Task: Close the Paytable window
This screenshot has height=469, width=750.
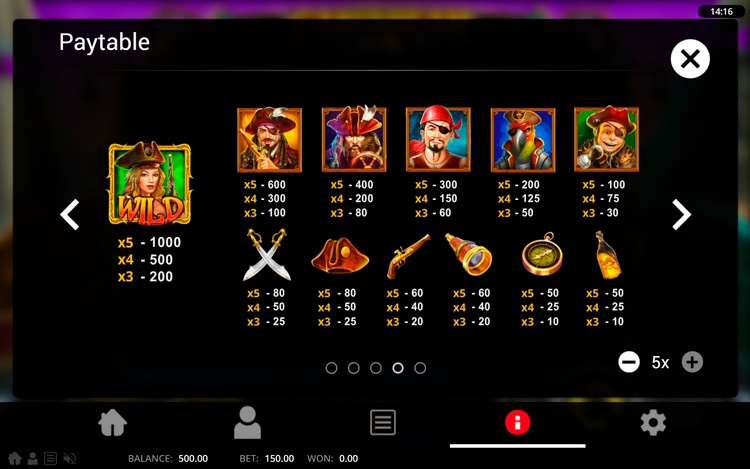Action: point(689,60)
